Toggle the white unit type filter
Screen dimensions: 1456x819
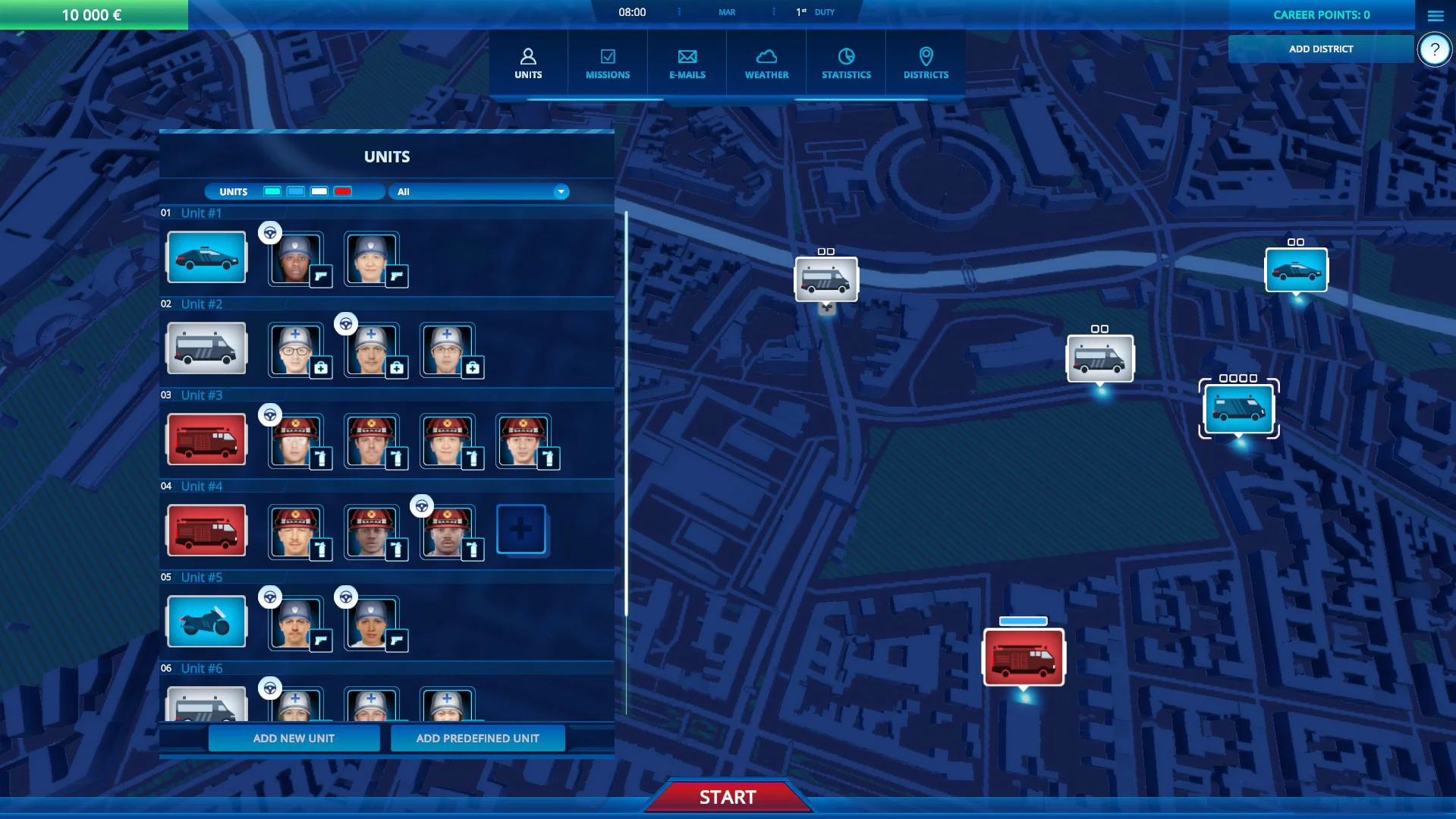[x=319, y=191]
